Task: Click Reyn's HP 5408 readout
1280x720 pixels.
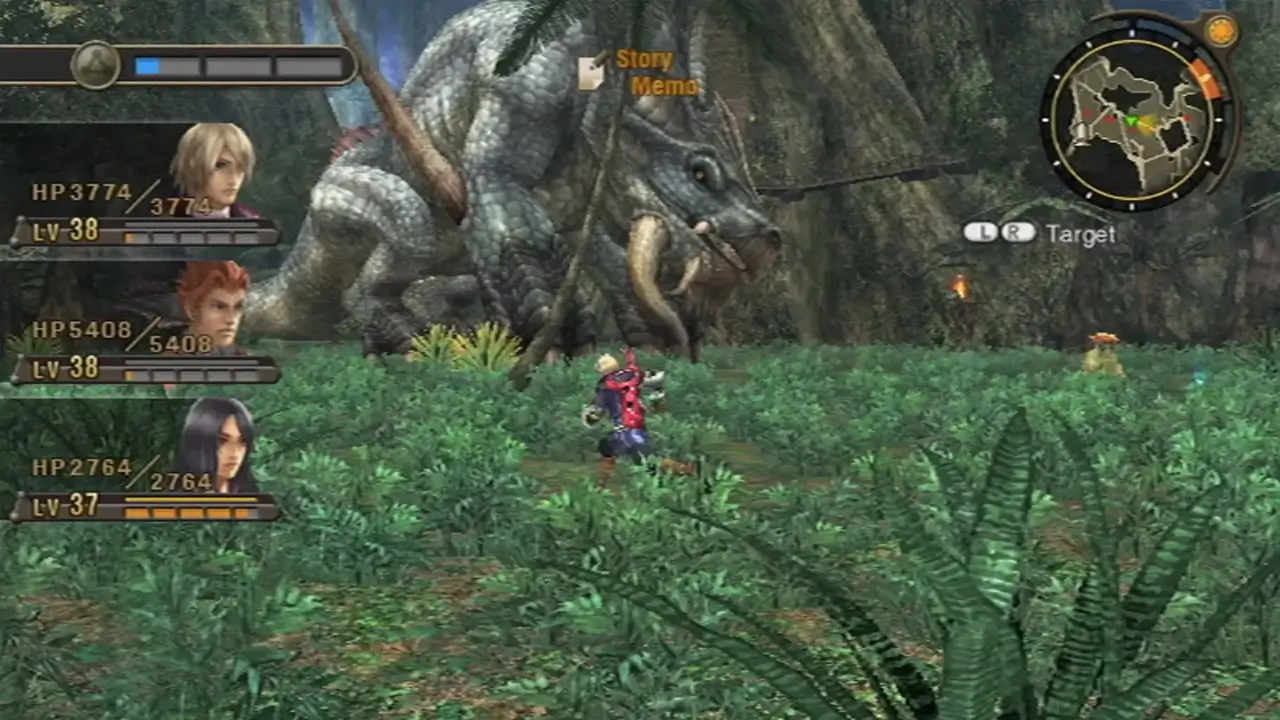Action: point(80,330)
